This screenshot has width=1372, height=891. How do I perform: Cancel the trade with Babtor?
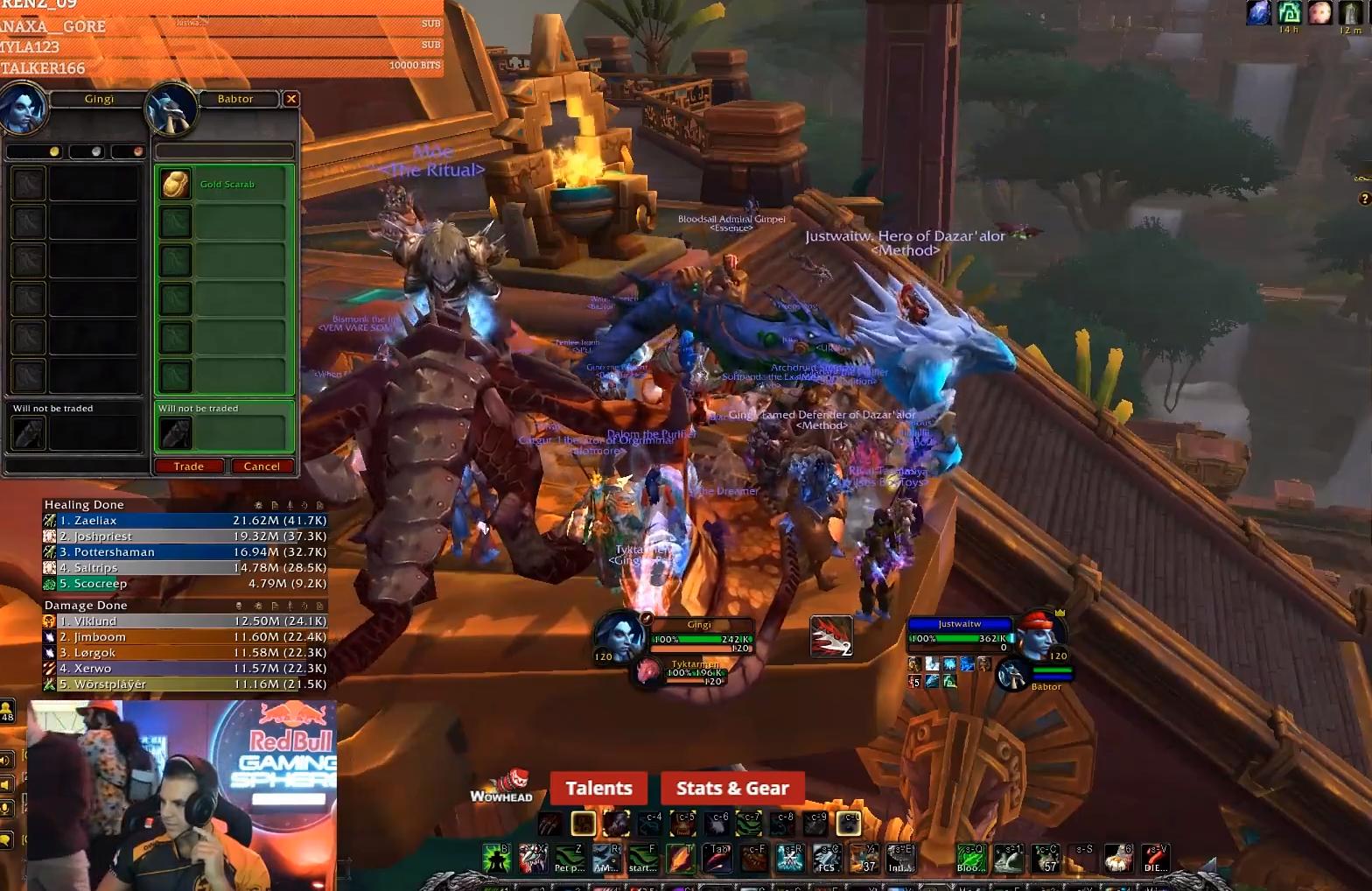click(262, 467)
